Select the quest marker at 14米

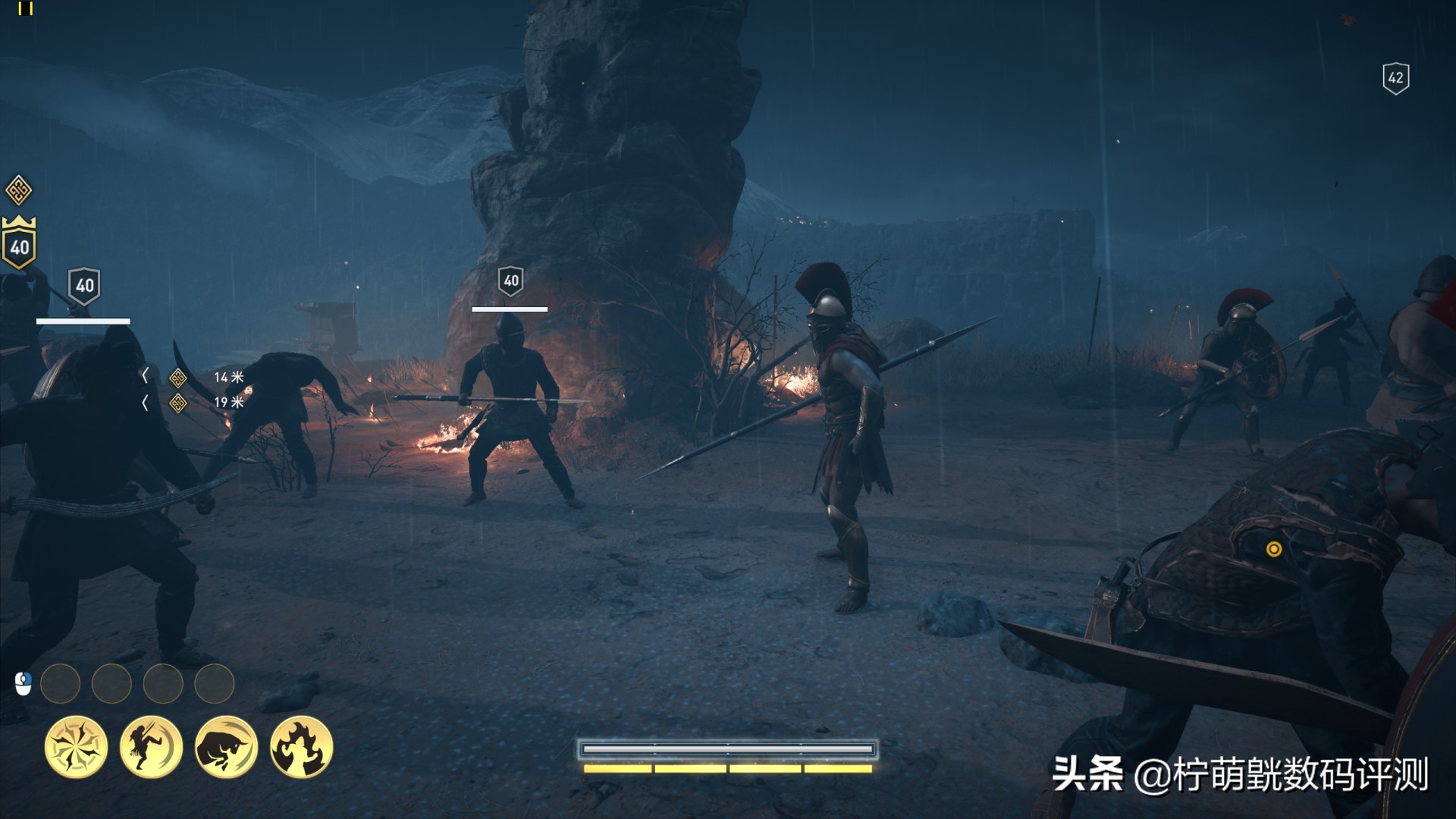(177, 377)
